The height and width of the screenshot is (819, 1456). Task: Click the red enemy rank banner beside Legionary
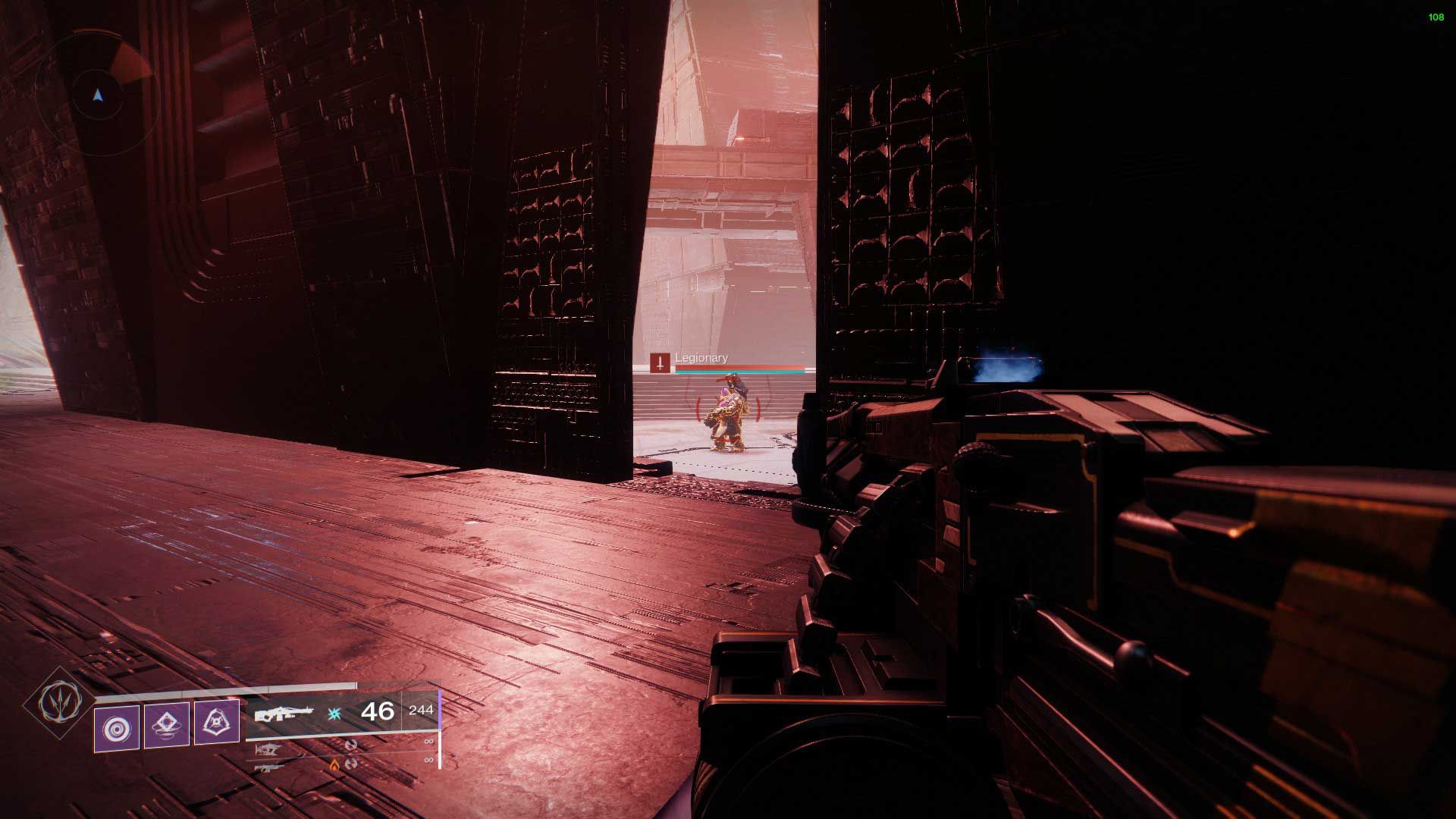pos(660,362)
